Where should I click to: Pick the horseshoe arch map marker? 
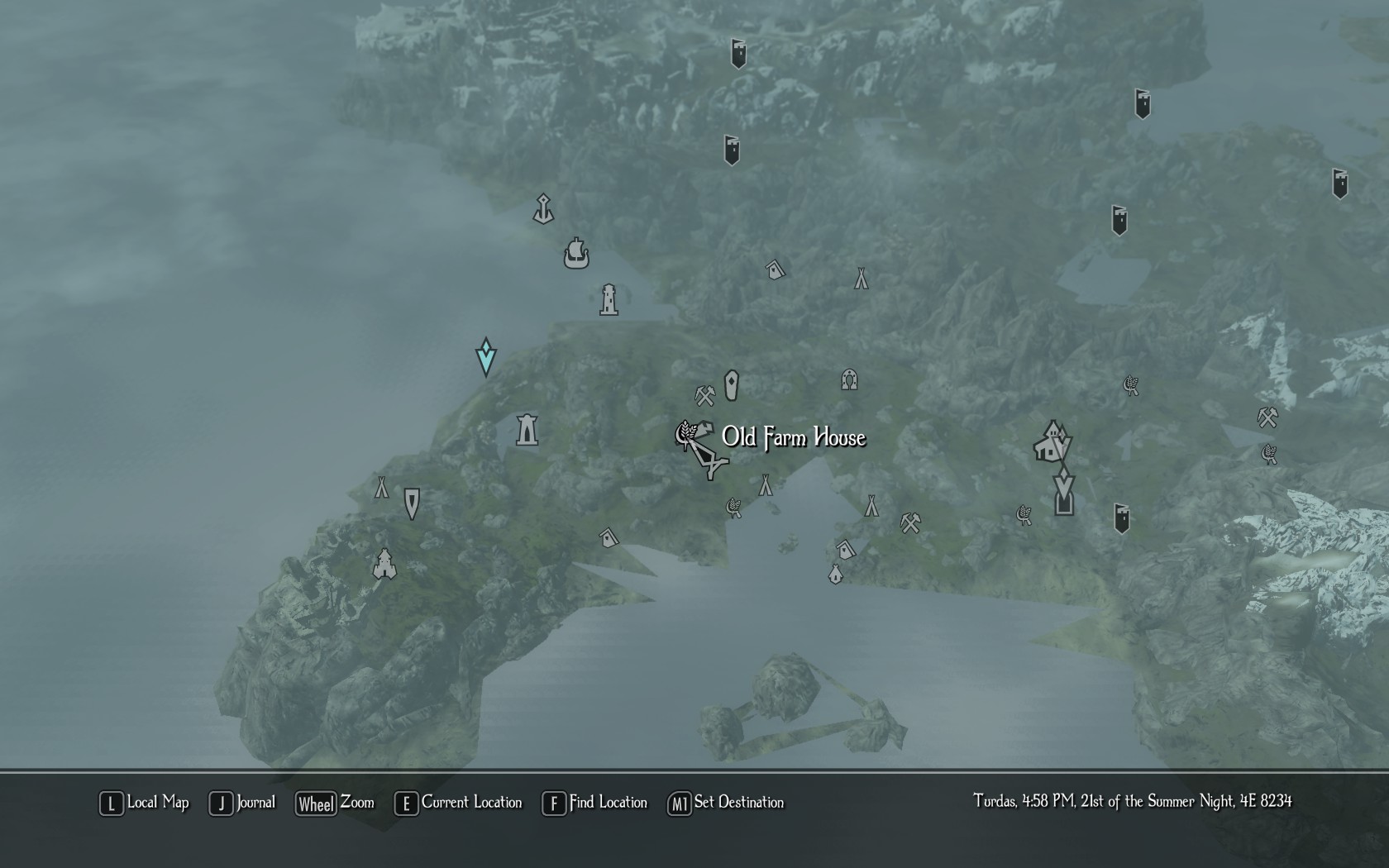(849, 379)
